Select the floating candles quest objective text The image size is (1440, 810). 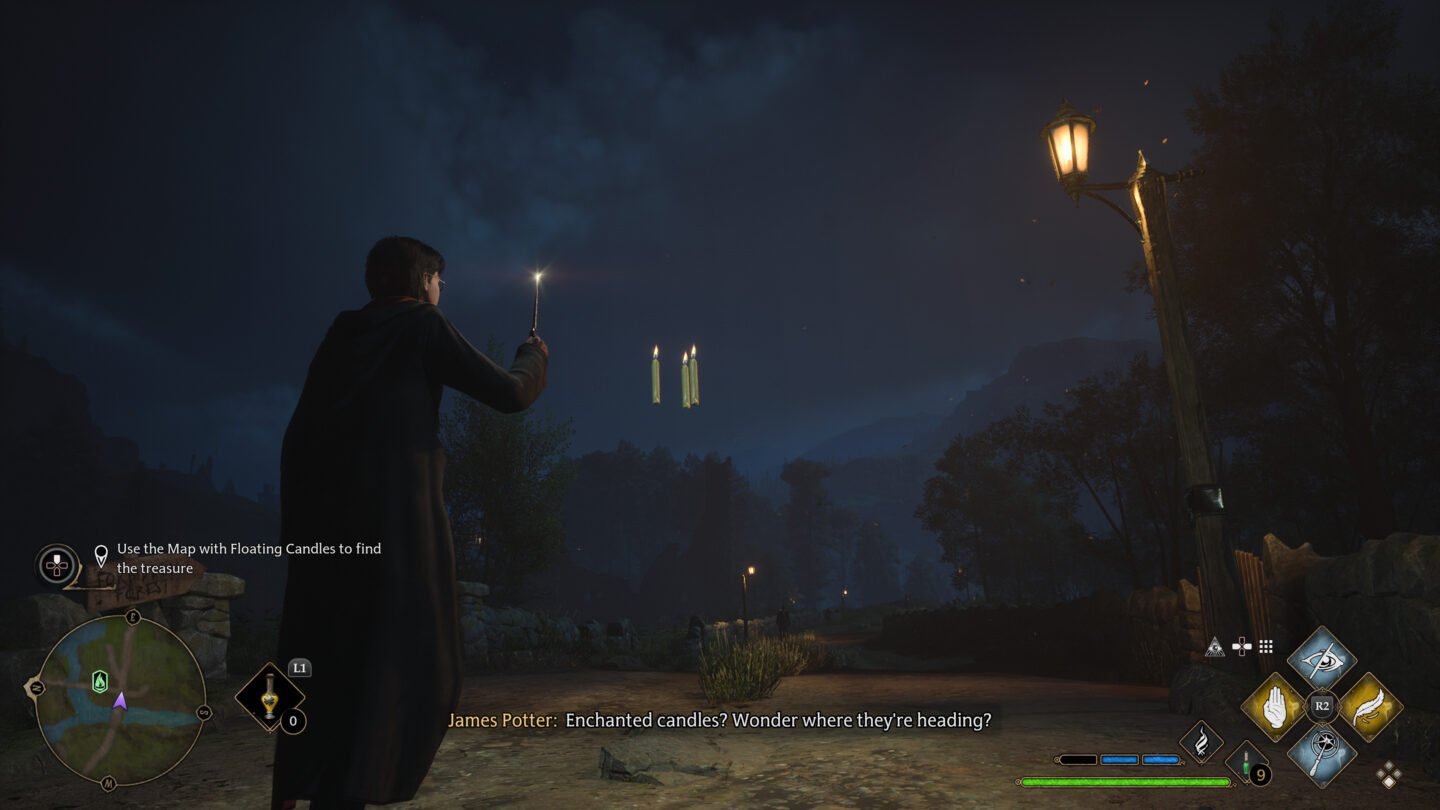click(248, 558)
